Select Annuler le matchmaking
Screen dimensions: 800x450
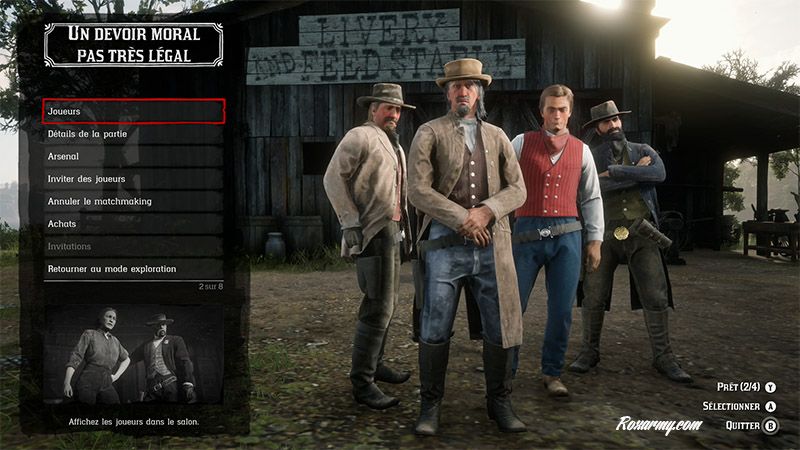pyautogui.click(x=133, y=201)
